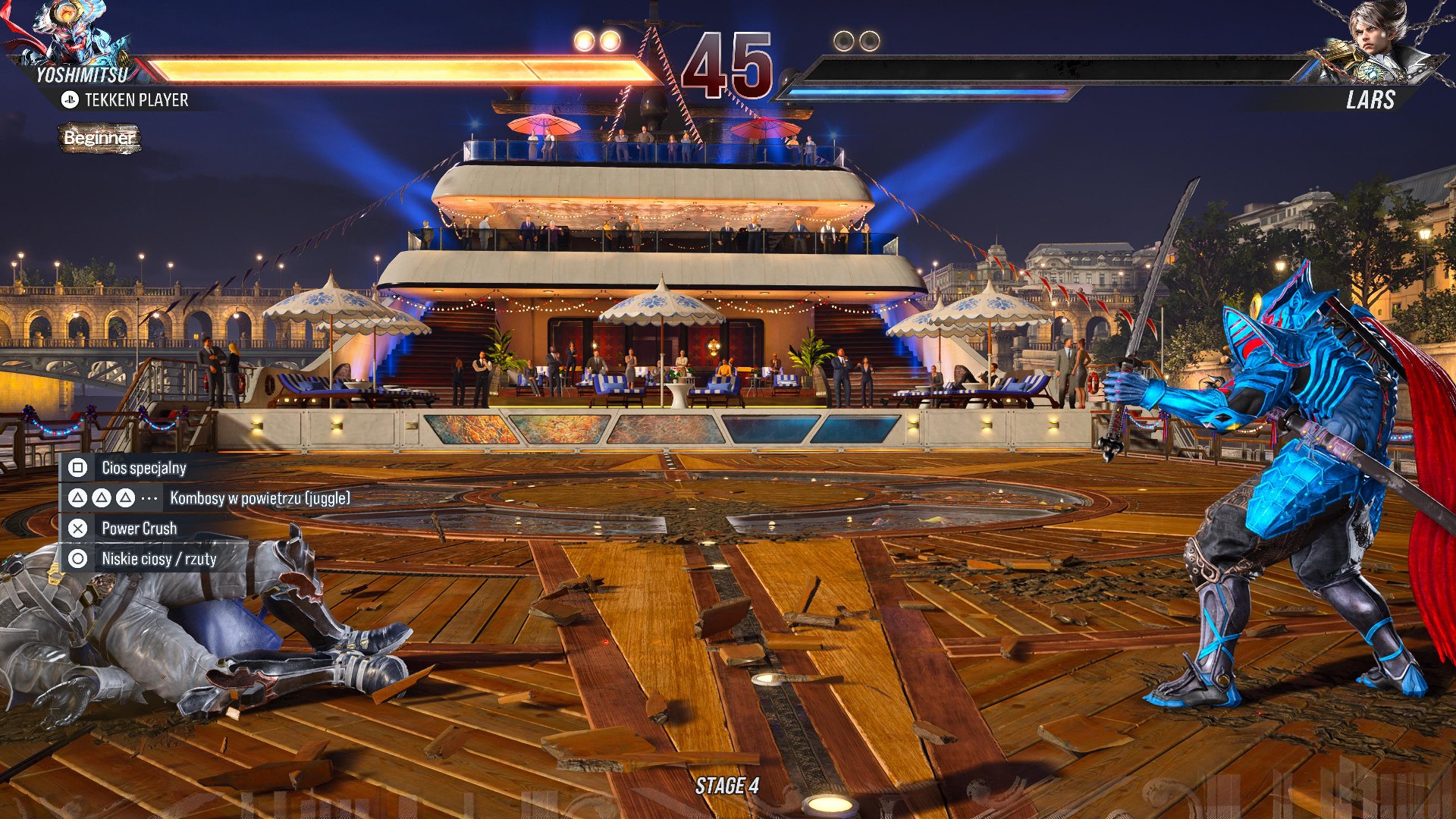Click Yoshimitsu's character portrait
Screen dimensions: 1456x819
coord(62,34)
